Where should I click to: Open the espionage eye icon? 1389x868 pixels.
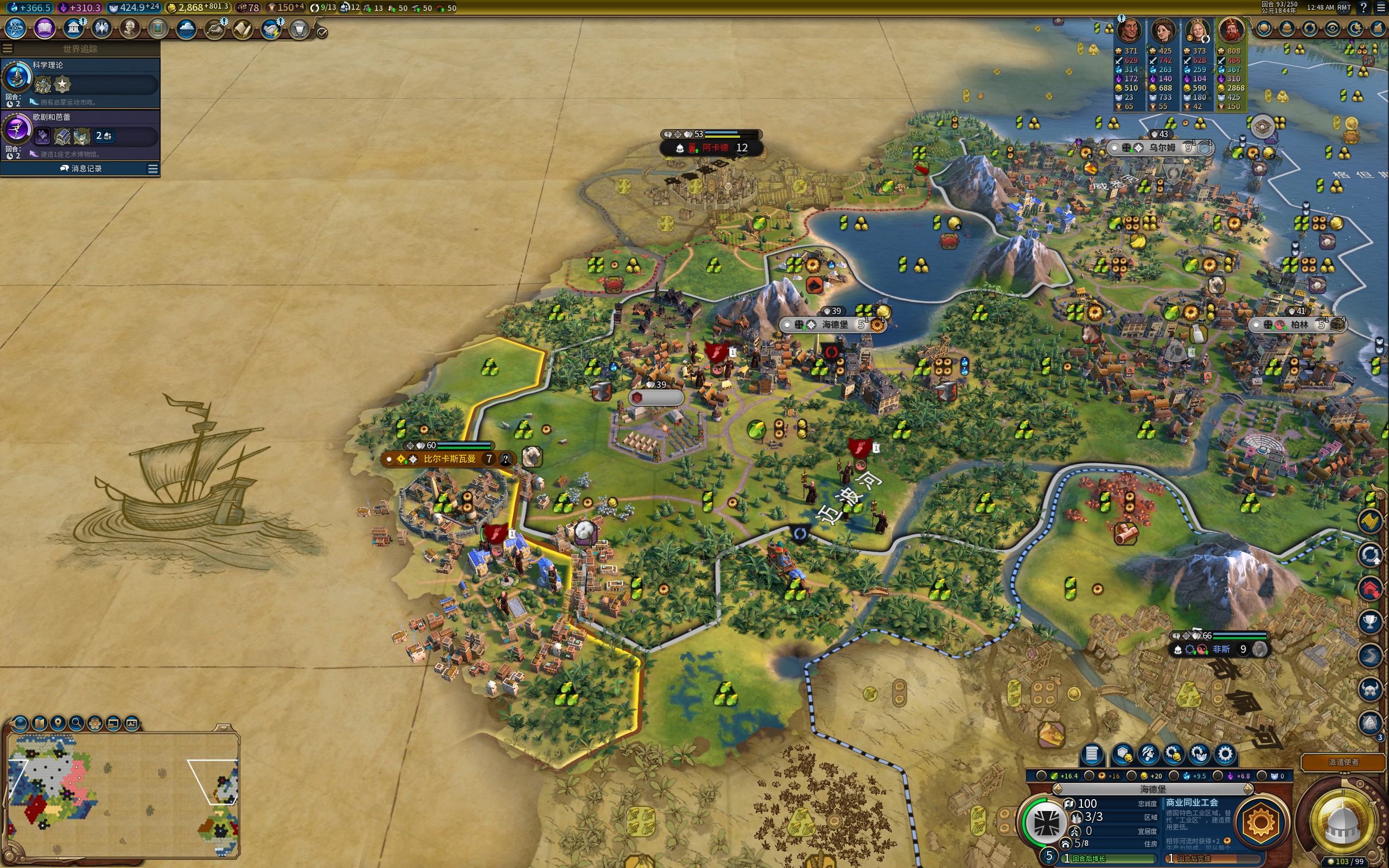1332,28
